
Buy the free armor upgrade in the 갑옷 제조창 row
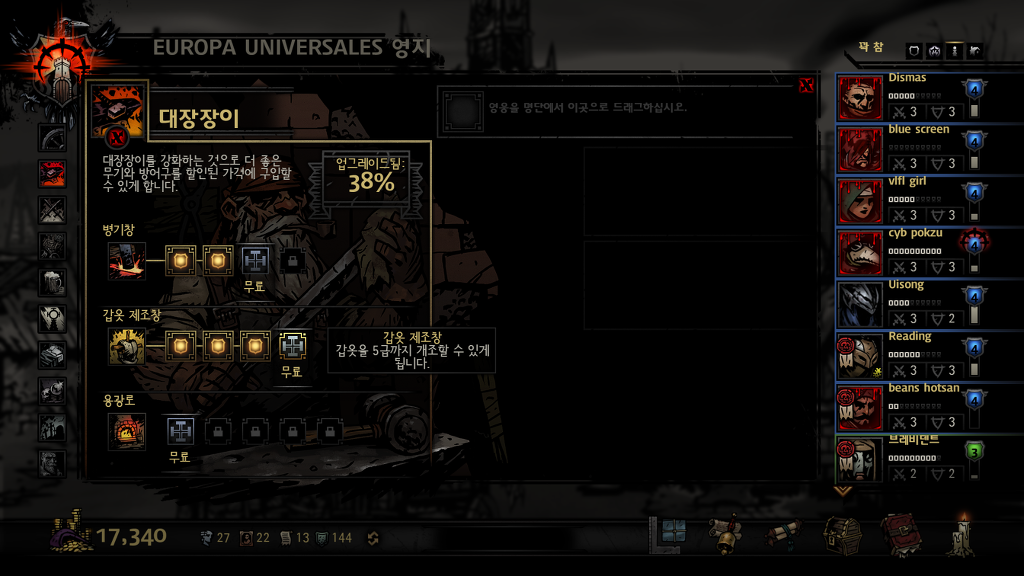[291, 346]
